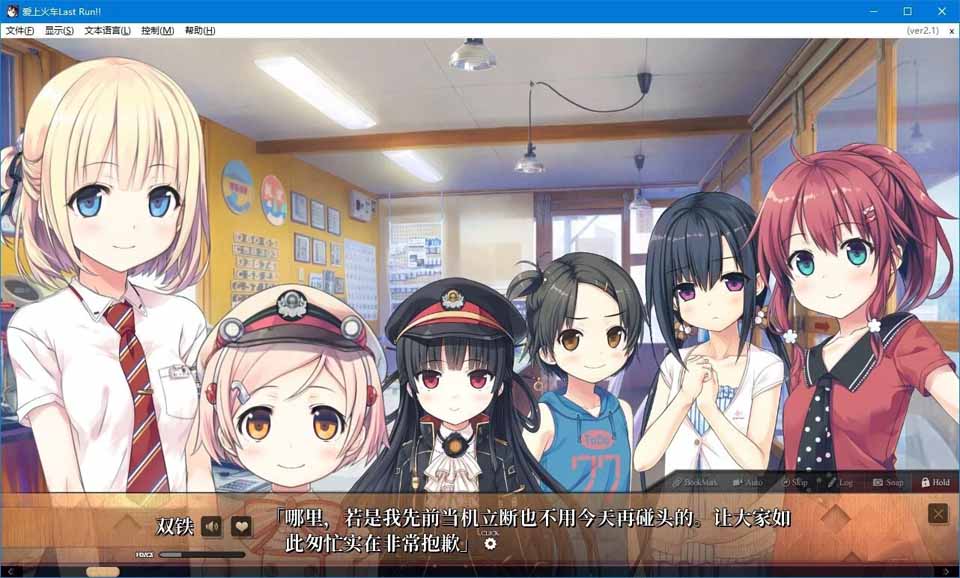Open the 文本语言 (Text Language) menu
This screenshot has width=960, height=578.
[107, 31]
